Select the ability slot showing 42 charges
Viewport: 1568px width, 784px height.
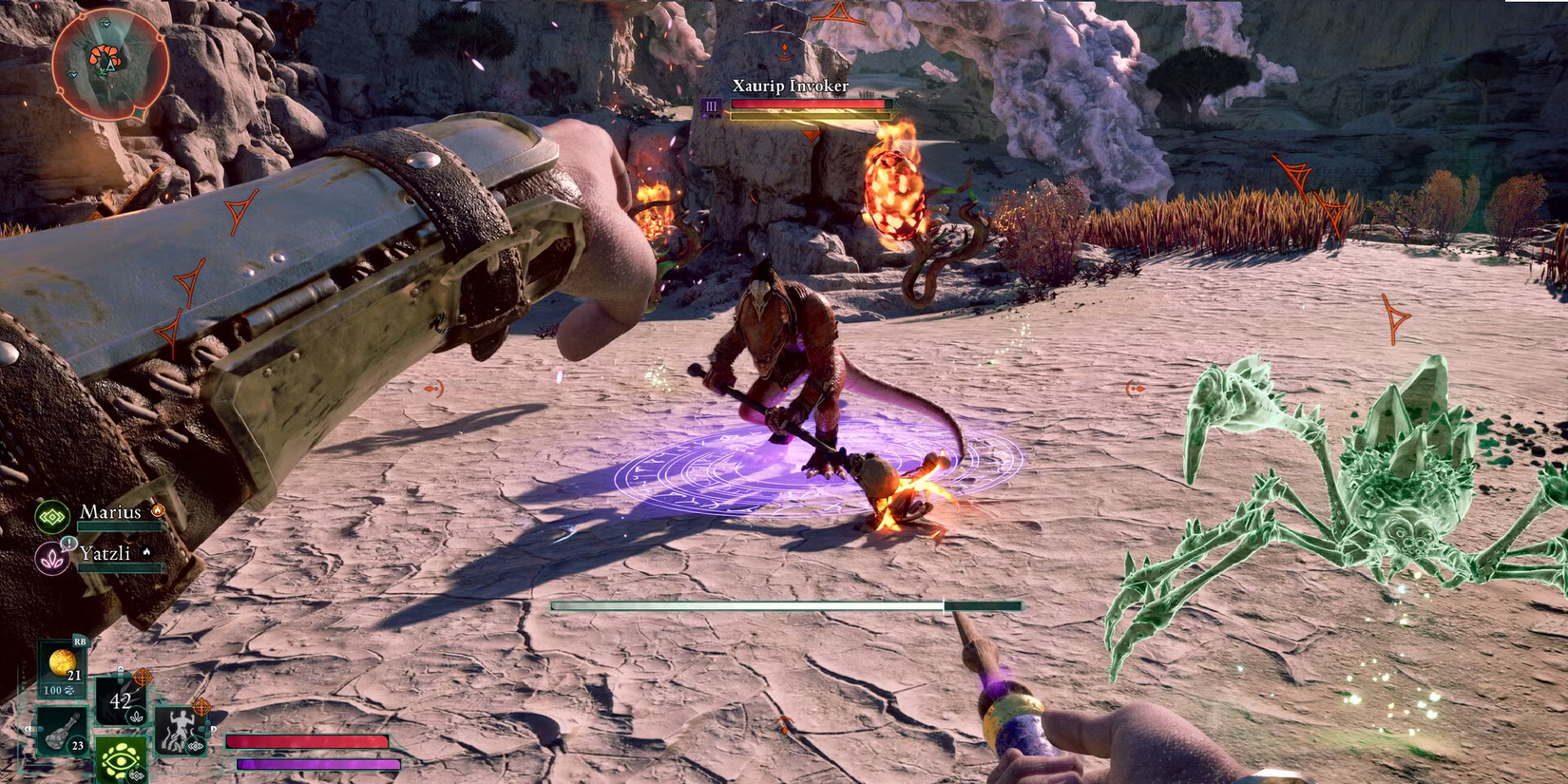(x=120, y=699)
